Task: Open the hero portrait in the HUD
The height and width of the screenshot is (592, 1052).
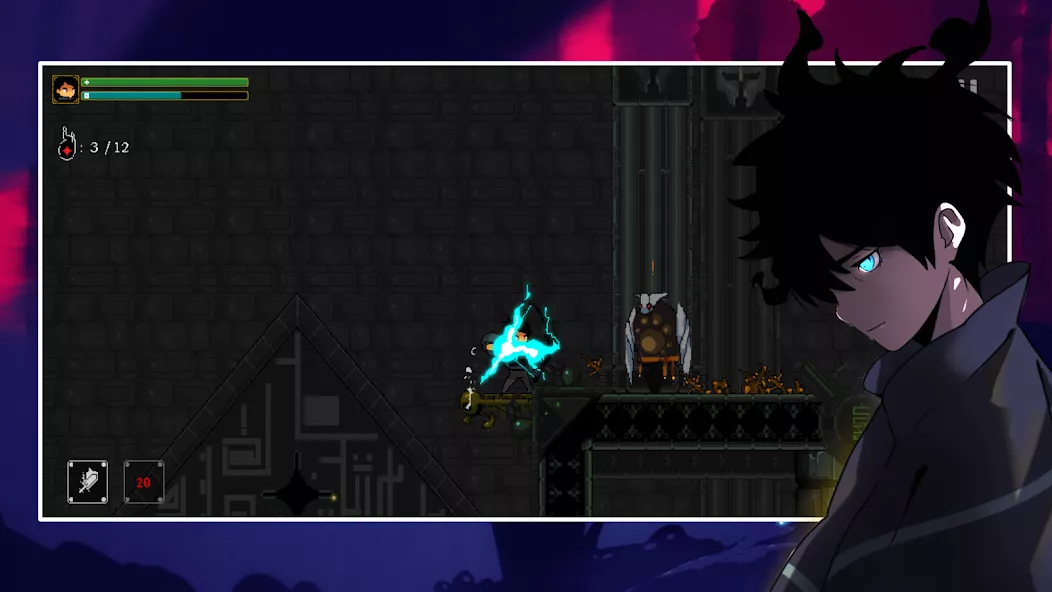Action: point(66,90)
